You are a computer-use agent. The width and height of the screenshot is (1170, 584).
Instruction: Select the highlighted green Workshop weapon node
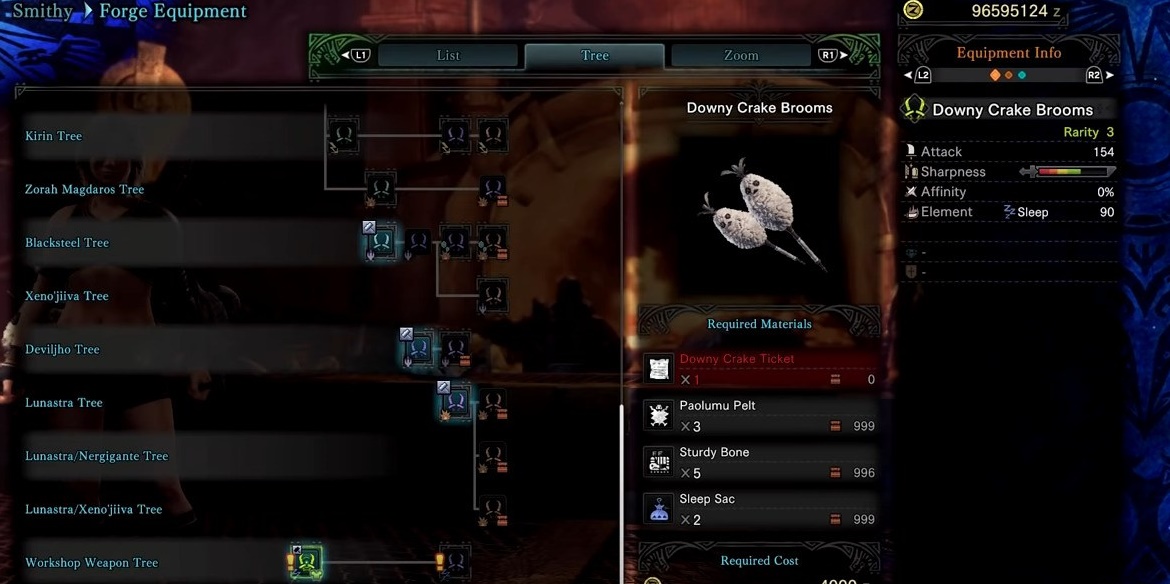pyautogui.click(x=307, y=562)
